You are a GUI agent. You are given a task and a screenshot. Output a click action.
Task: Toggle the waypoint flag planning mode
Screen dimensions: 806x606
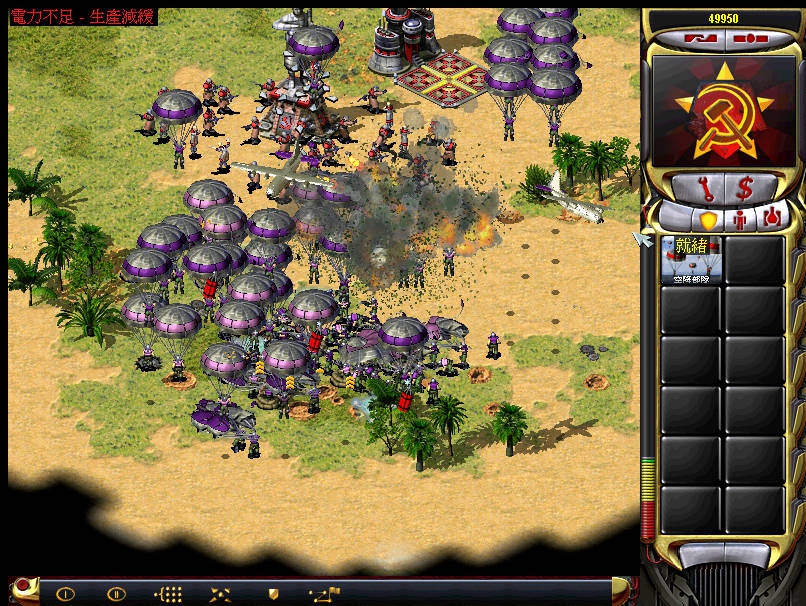pos(324,593)
